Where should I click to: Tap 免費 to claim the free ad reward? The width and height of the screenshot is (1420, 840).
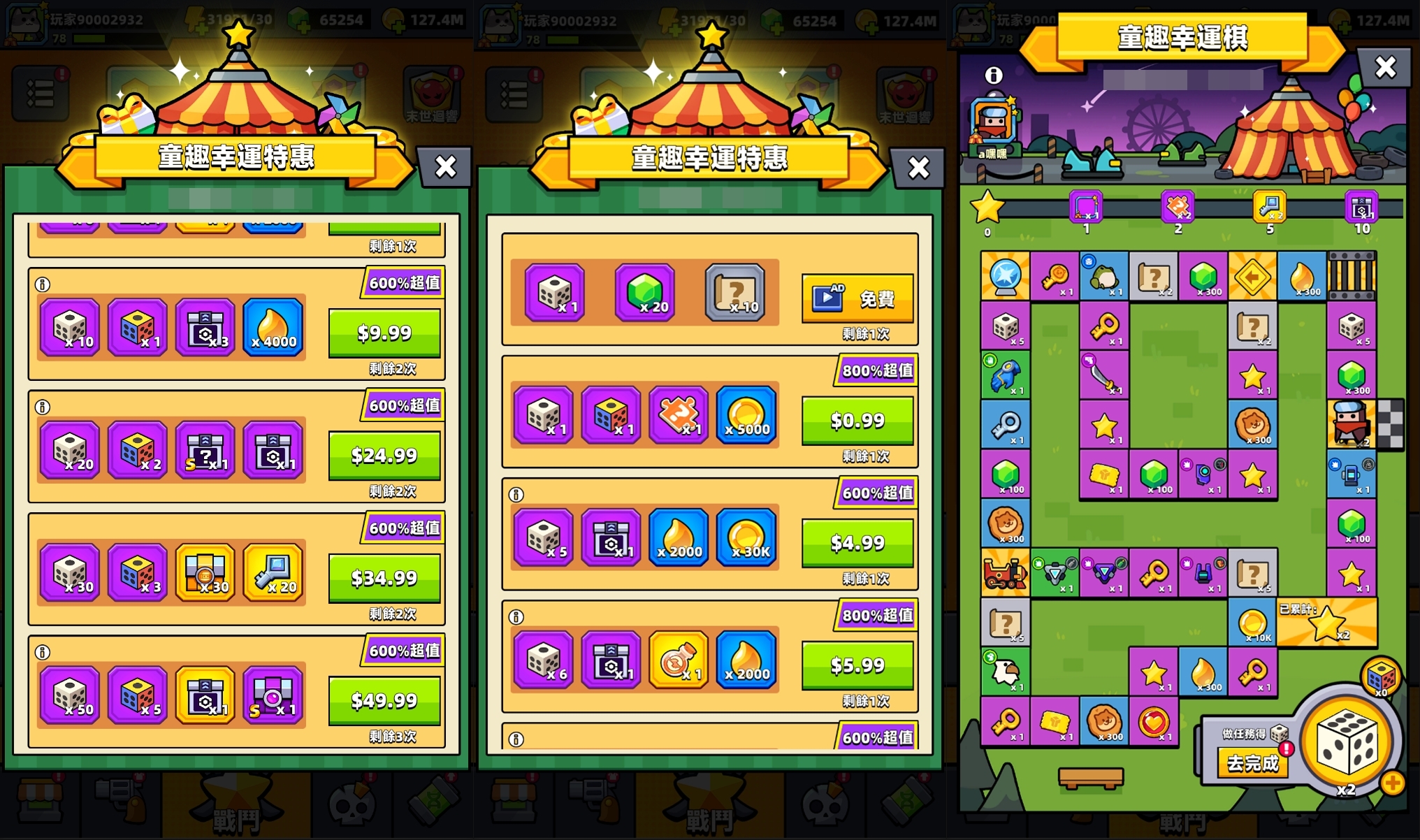point(857,298)
